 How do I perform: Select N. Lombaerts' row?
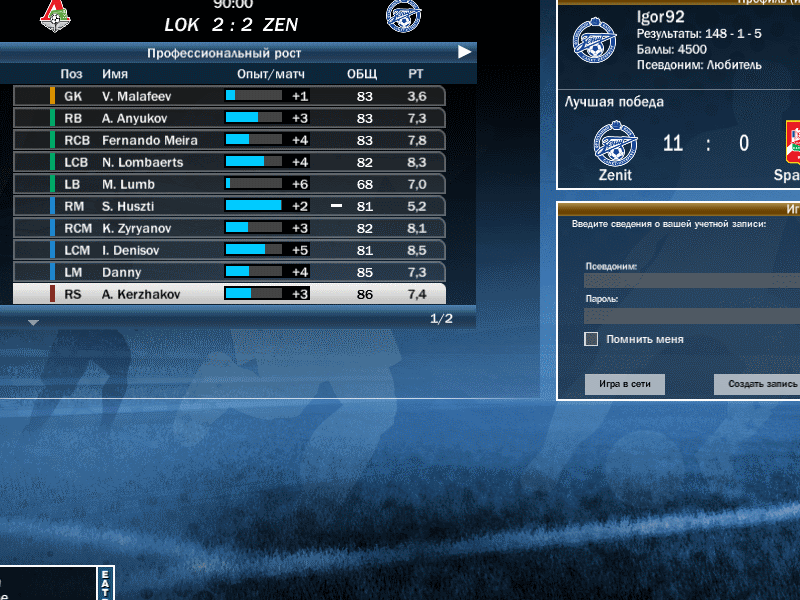pos(230,162)
